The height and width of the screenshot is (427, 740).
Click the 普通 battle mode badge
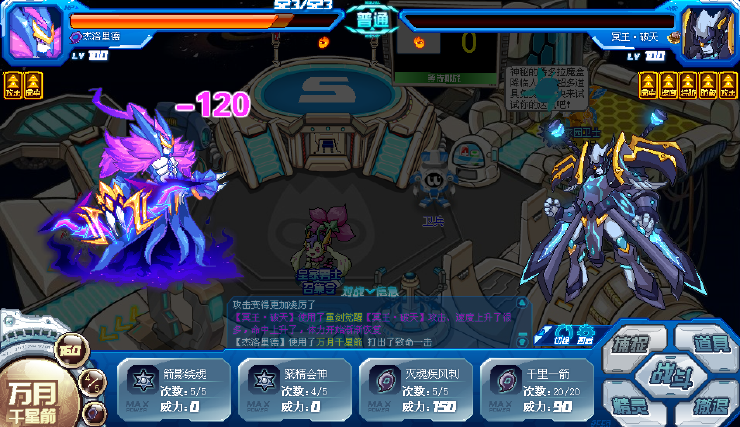click(369, 18)
